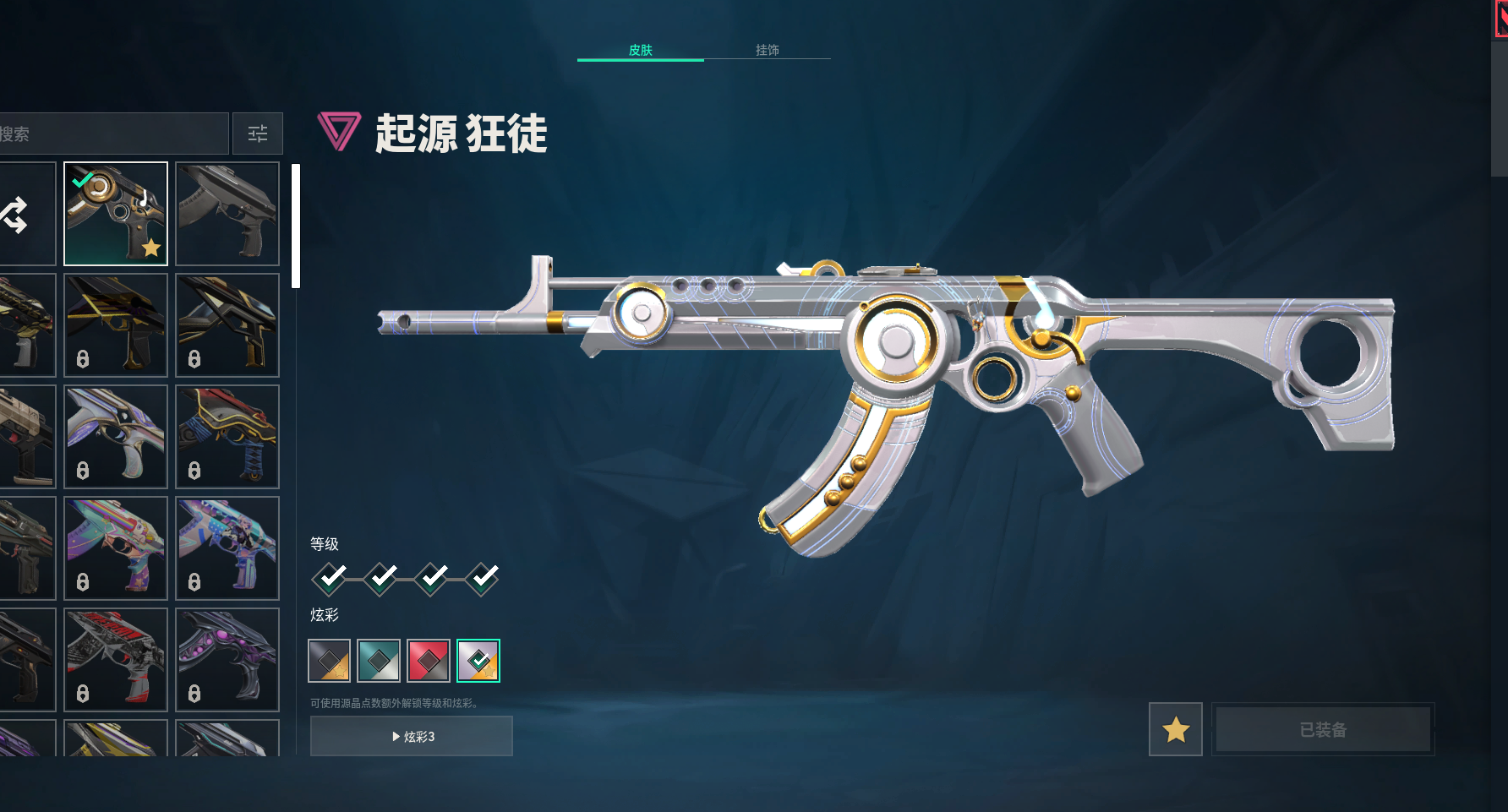Viewport: 1508px width, 812px height.
Task: Switch to the 皮肤 skins tab
Action: 640,50
